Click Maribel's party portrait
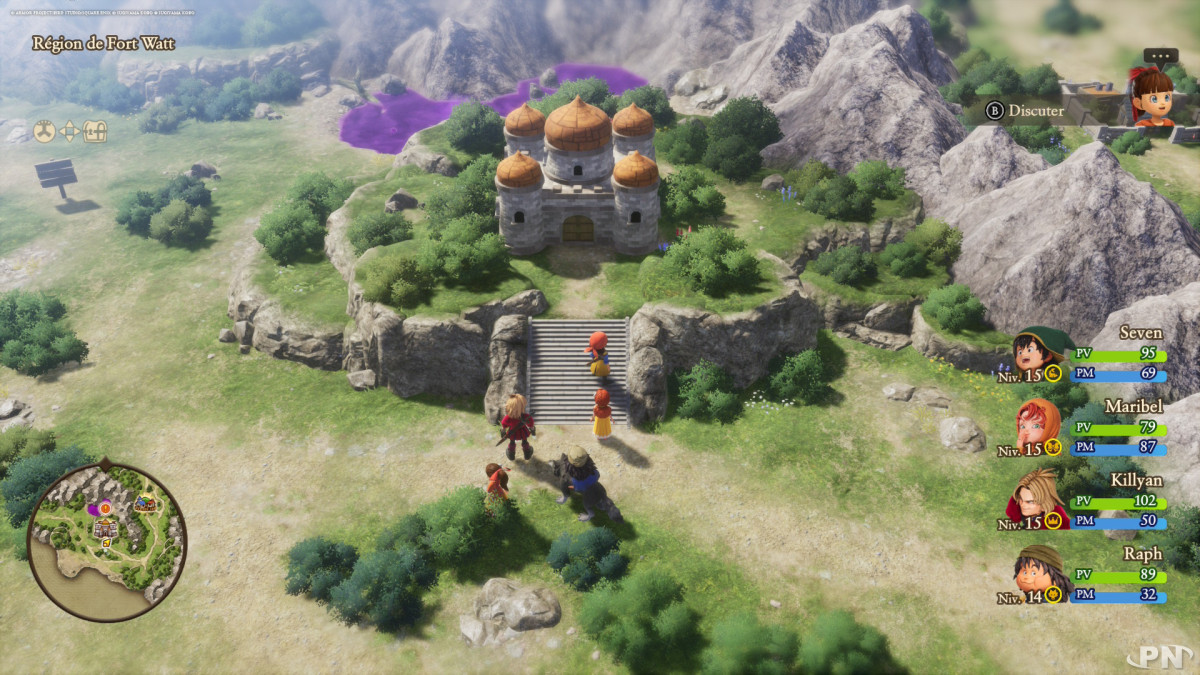The image size is (1200, 675). point(1040,424)
